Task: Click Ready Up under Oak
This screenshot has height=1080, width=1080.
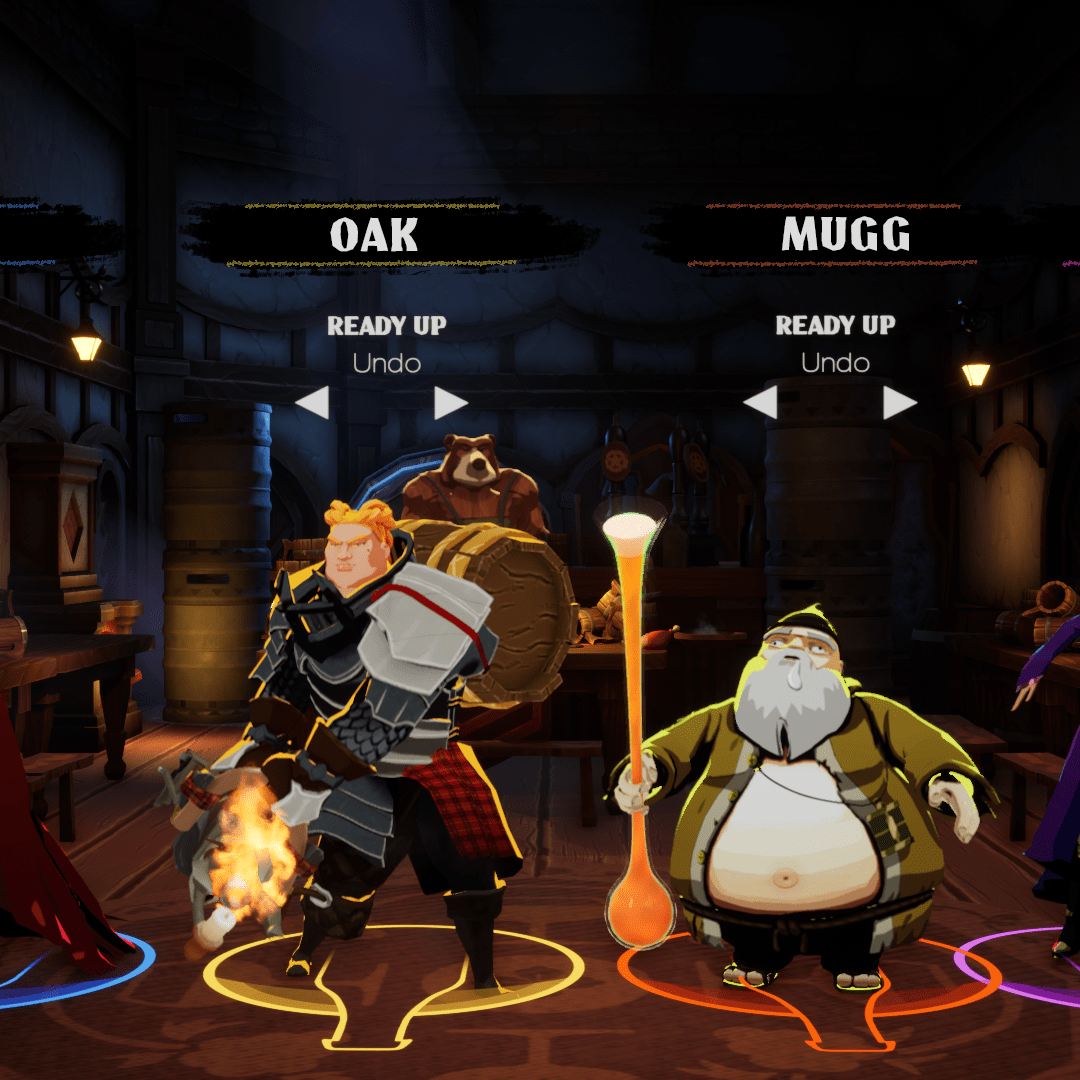Action: [x=386, y=326]
